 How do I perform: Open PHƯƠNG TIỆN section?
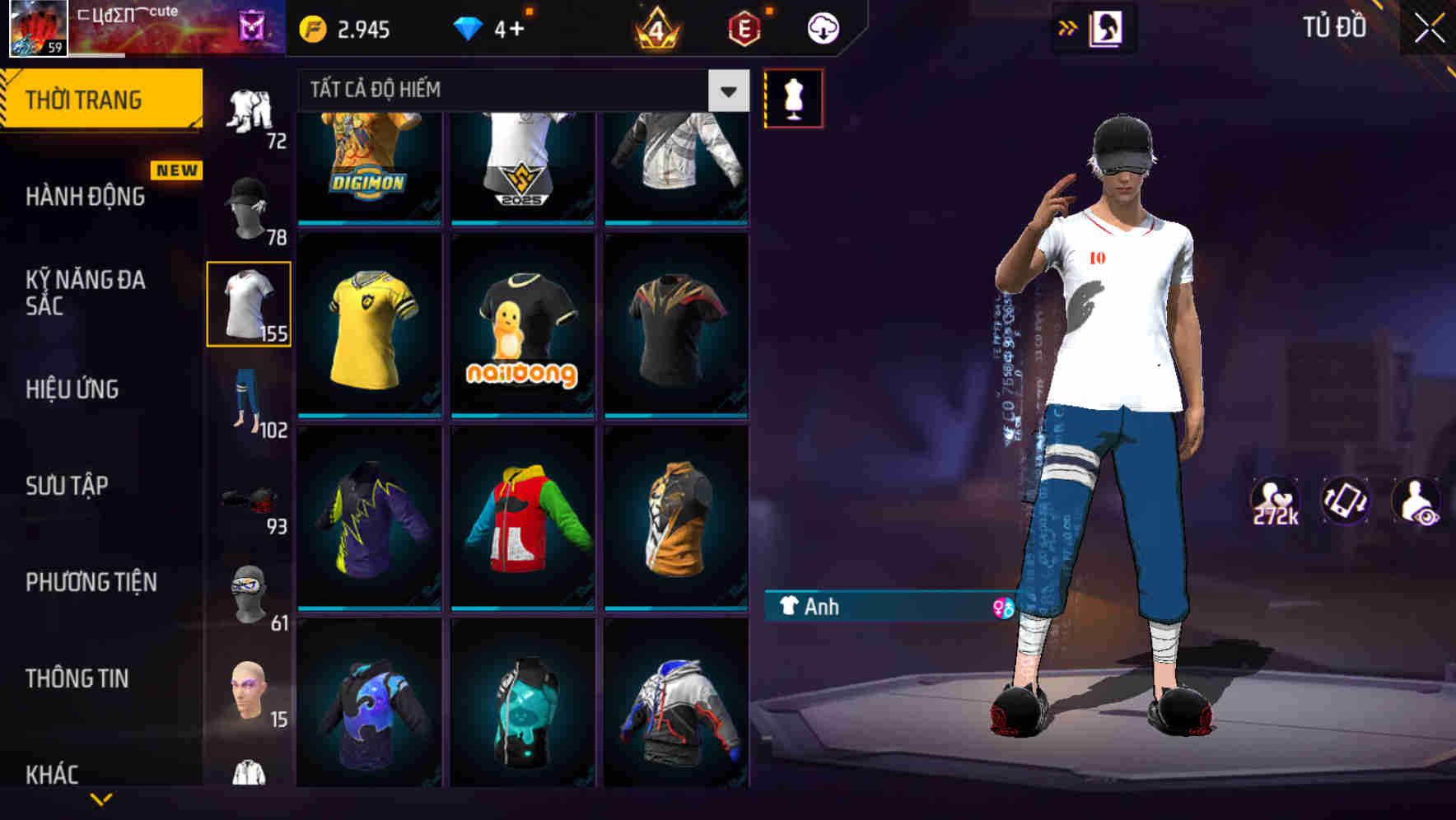(91, 582)
